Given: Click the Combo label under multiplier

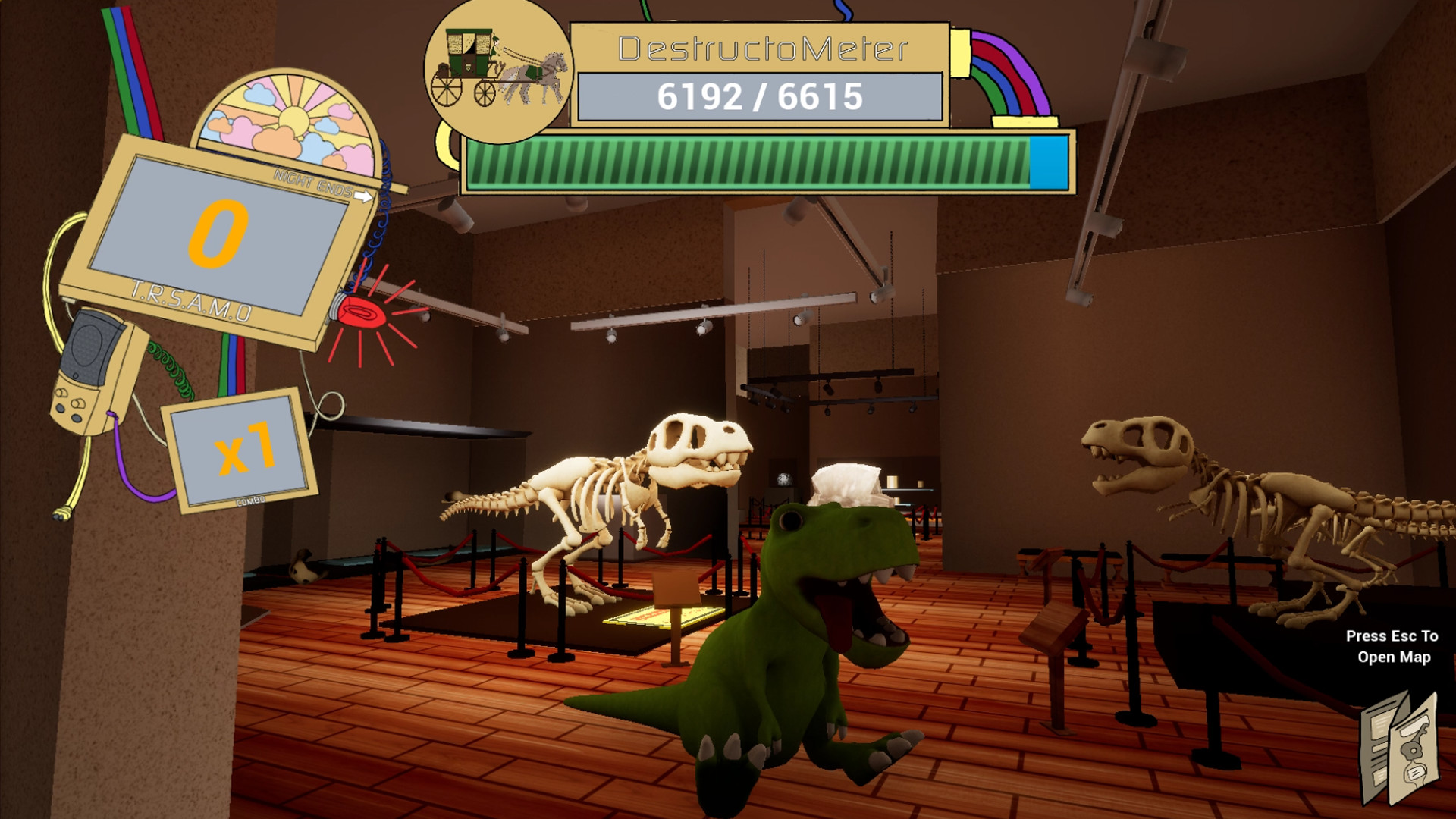Looking at the screenshot, I should [250, 499].
